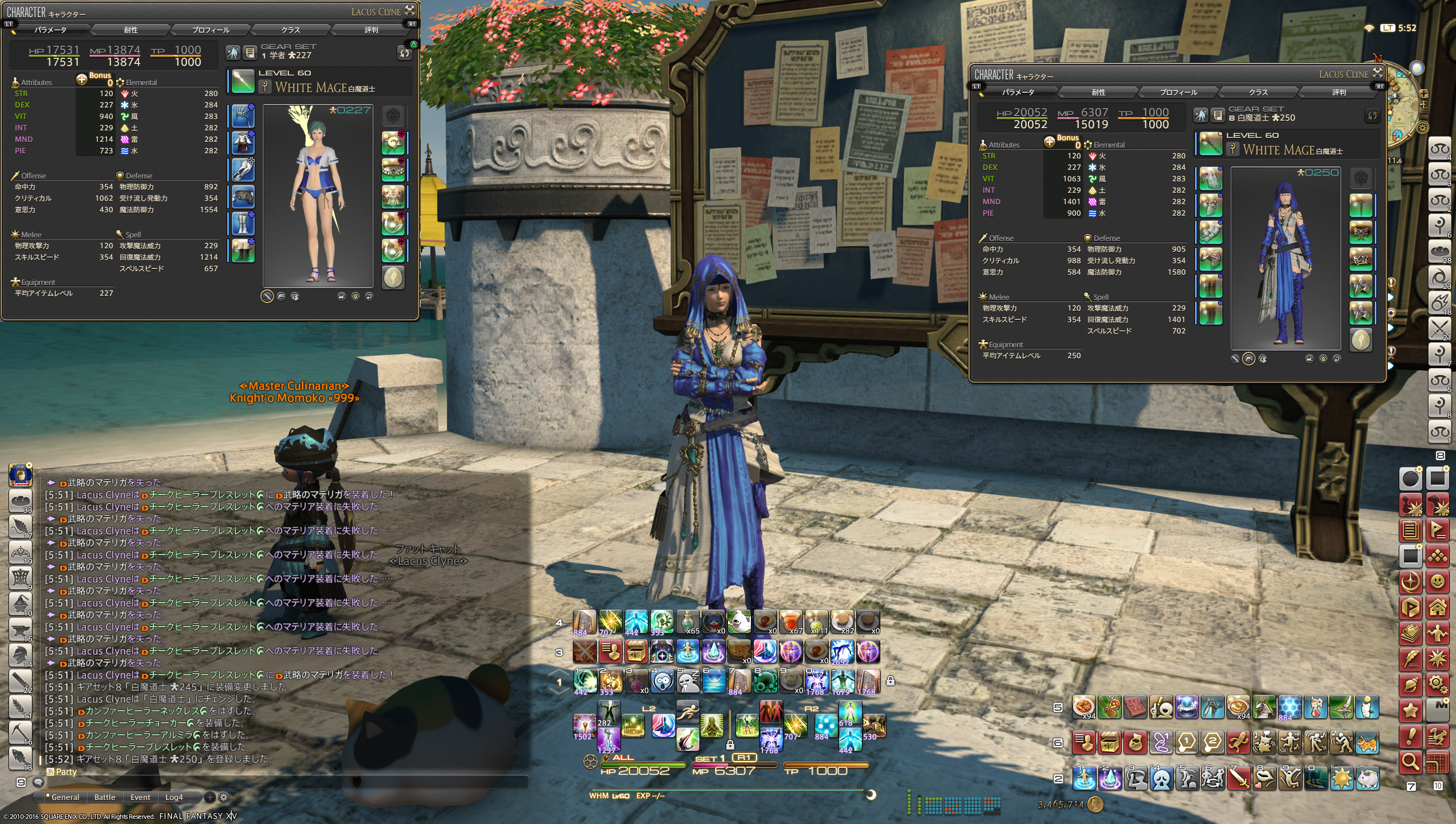Switch chat to the Battle tab

[105, 797]
